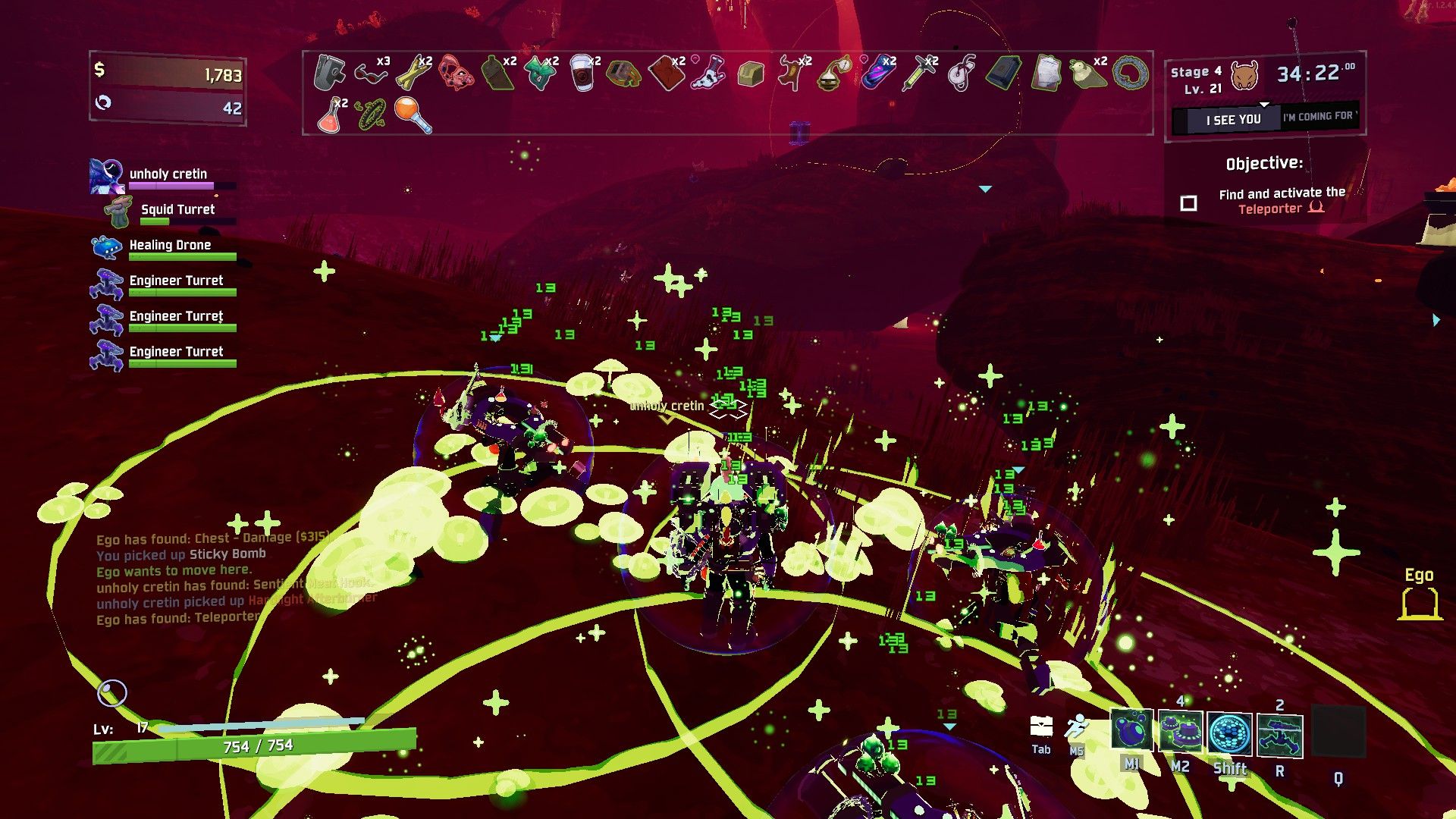Select unholy cretin's ally portrait
The width and height of the screenshot is (1456, 819).
click(106, 176)
